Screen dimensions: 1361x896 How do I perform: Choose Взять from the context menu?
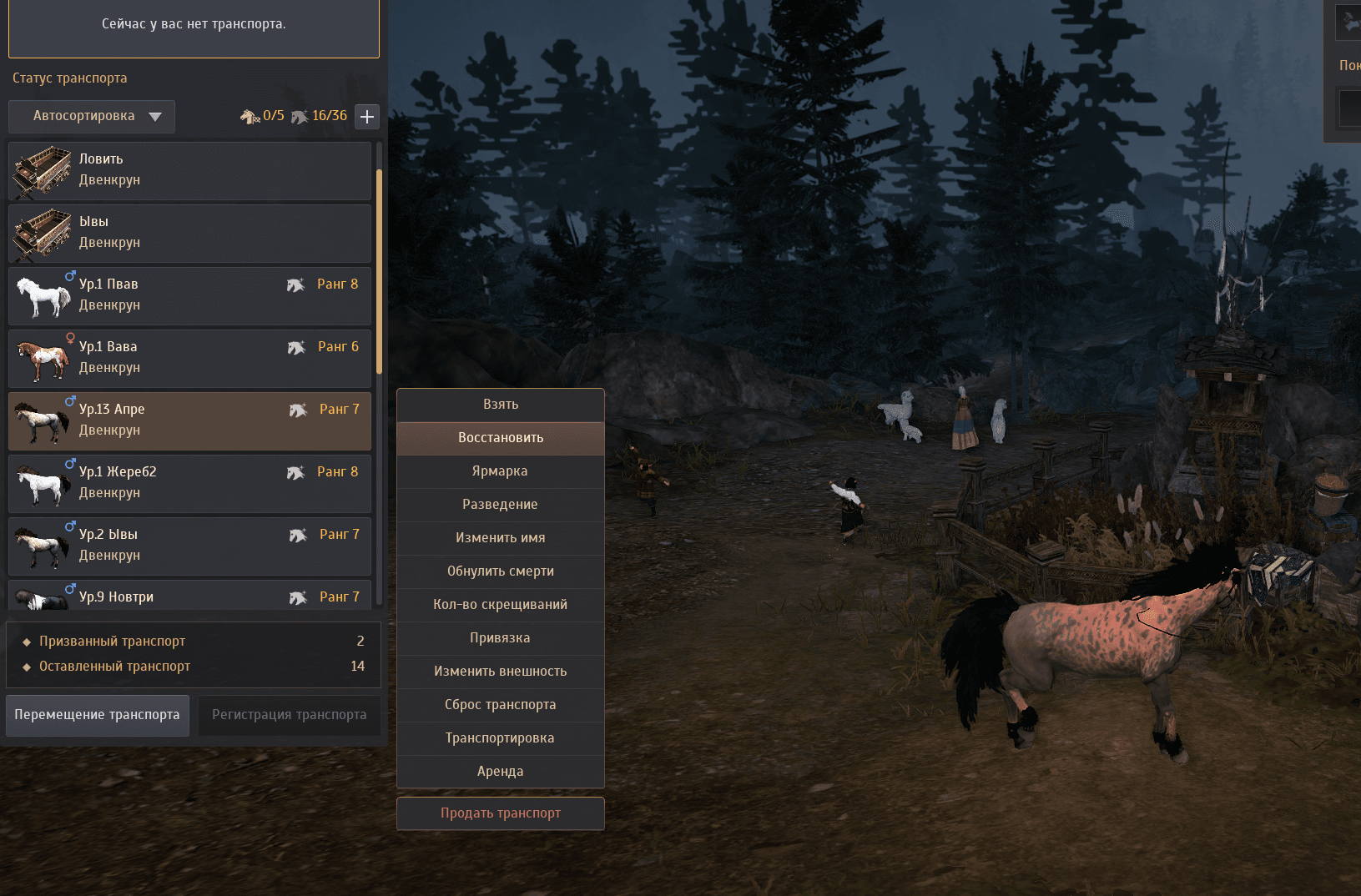coord(501,405)
